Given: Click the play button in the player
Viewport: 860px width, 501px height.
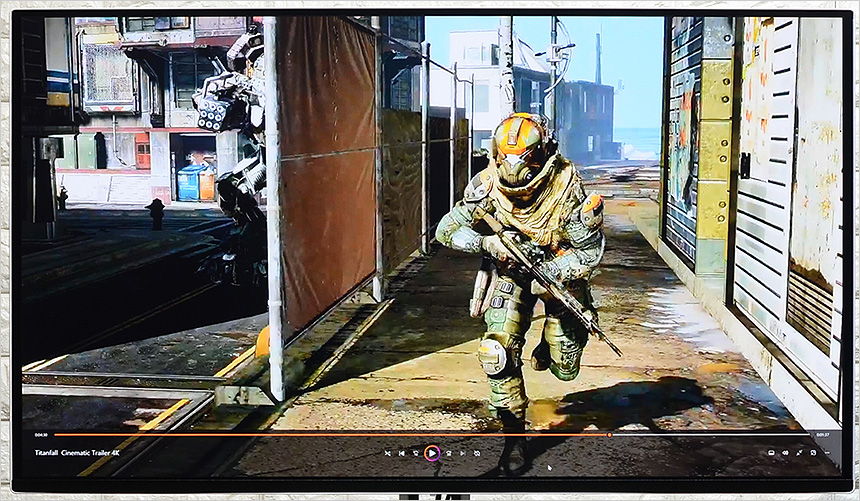Looking at the screenshot, I should pos(431,453).
